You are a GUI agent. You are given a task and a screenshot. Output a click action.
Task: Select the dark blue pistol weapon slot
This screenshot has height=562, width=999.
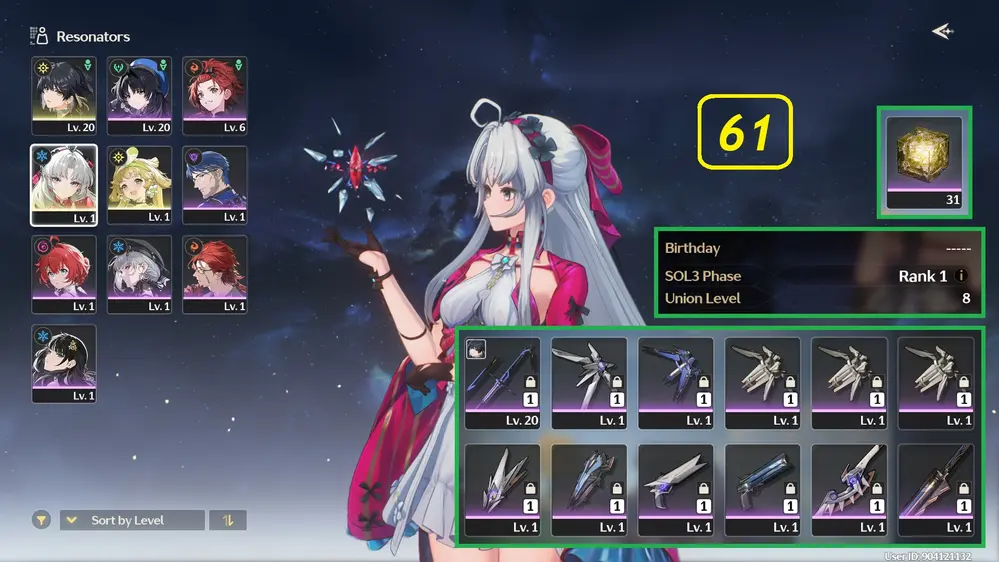762,490
